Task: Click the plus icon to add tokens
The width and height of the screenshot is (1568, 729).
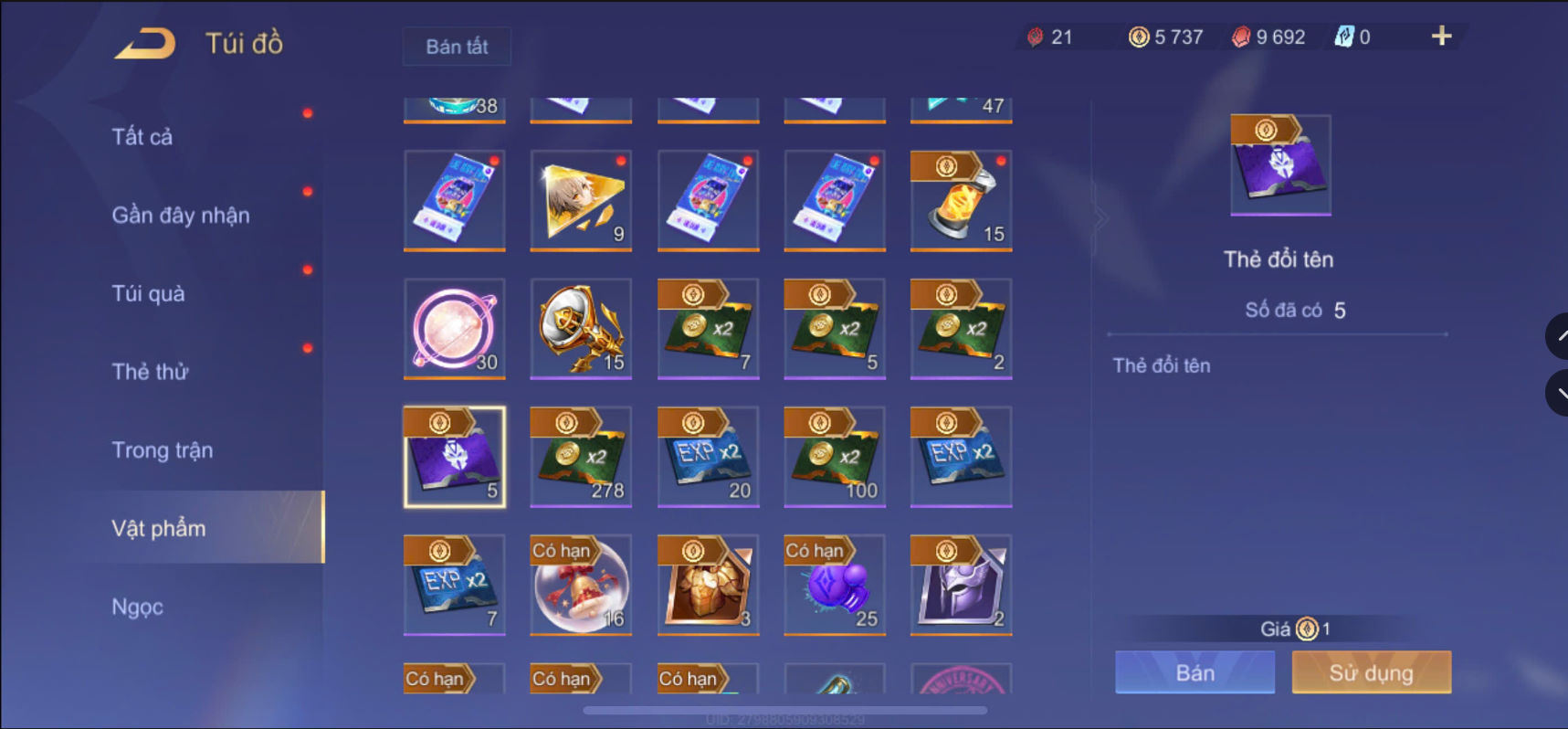Action: pyautogui.click(x=1441, y=37)
